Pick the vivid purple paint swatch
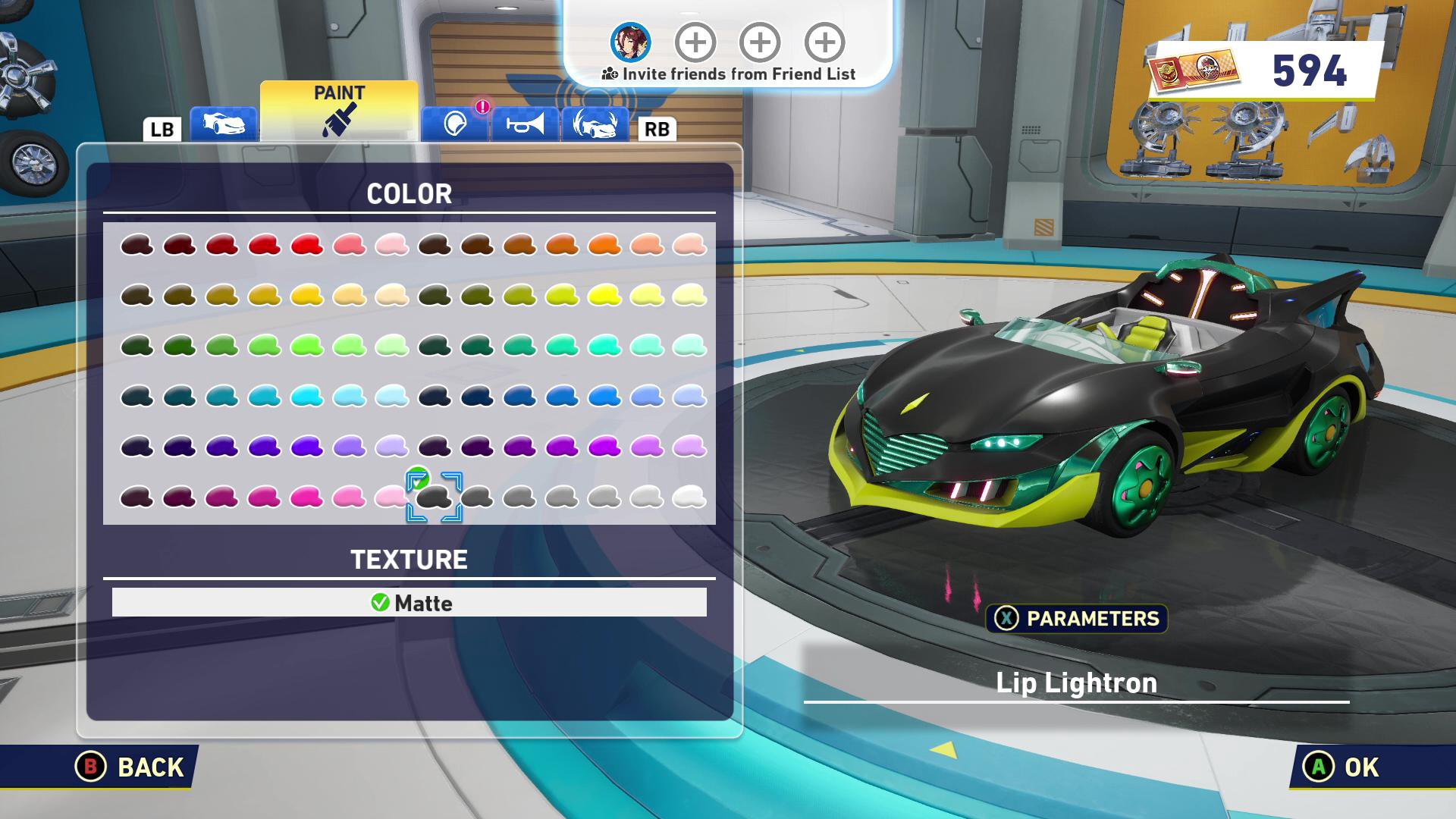Screen dimensions: 1456x819 tap(307, 447)
